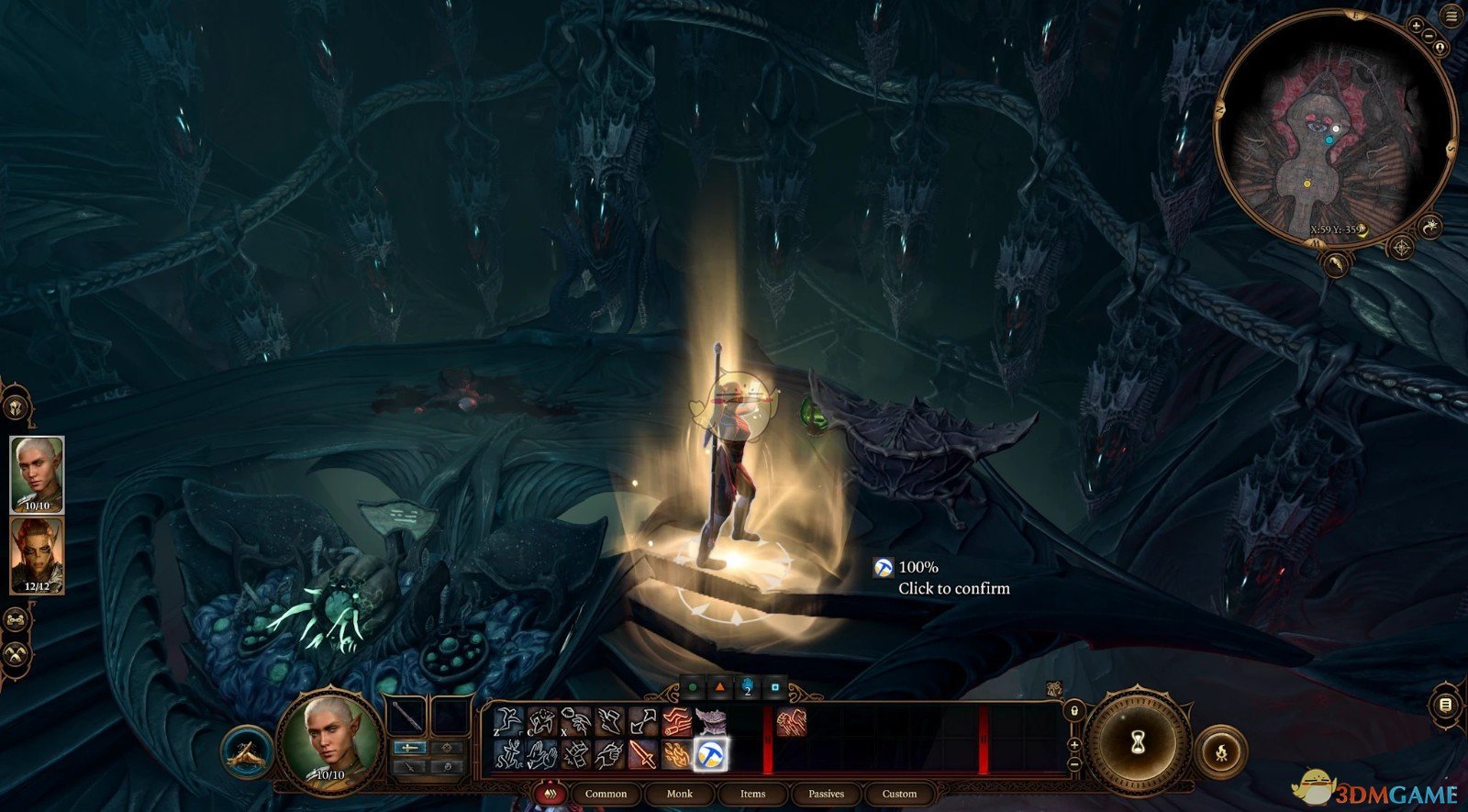Screen dimensions: 1468x812
Task: Open the campfire rest menu
Action: click(1220, 754)
